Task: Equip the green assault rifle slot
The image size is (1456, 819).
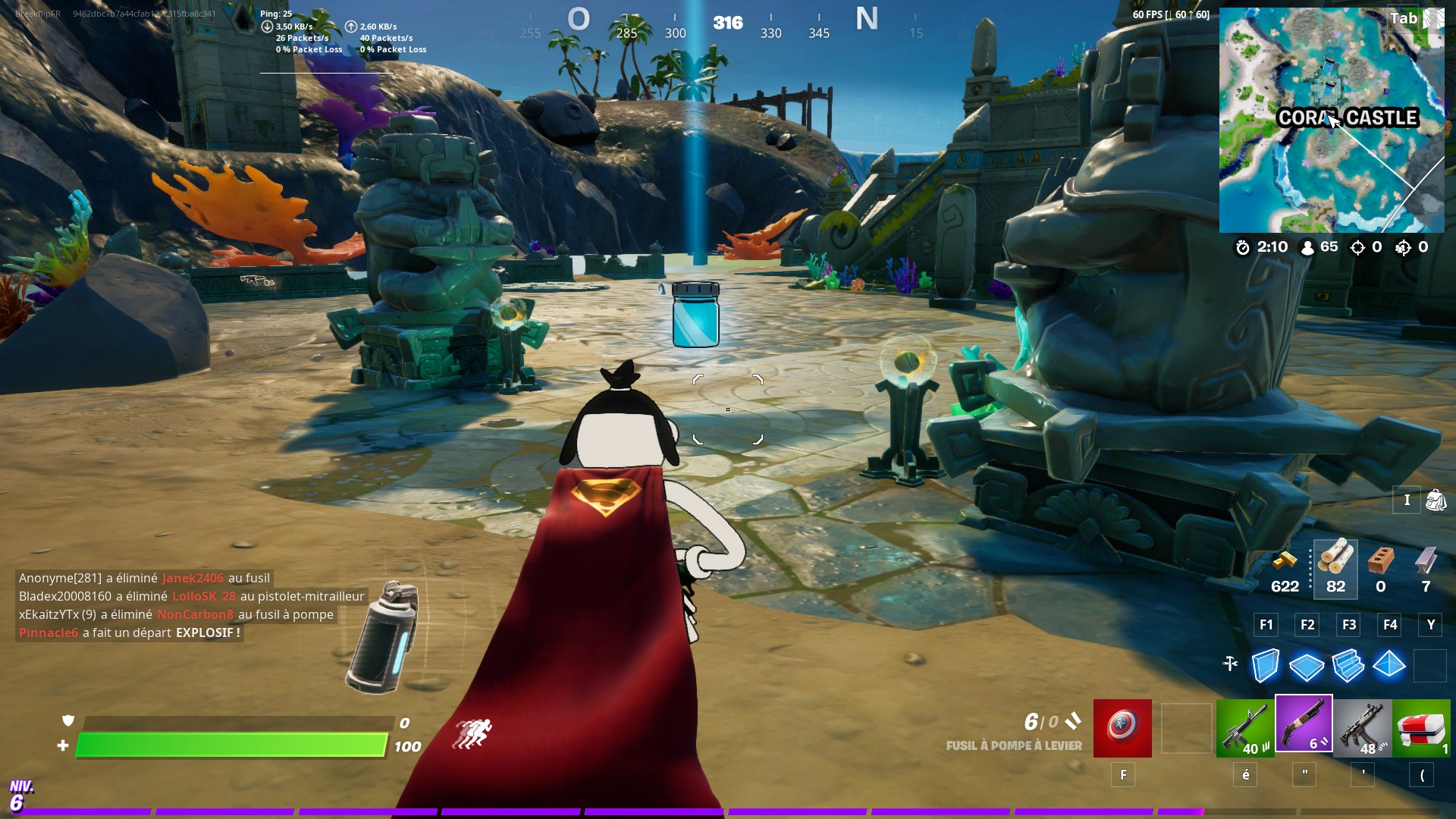Action: coord(1245,728)
